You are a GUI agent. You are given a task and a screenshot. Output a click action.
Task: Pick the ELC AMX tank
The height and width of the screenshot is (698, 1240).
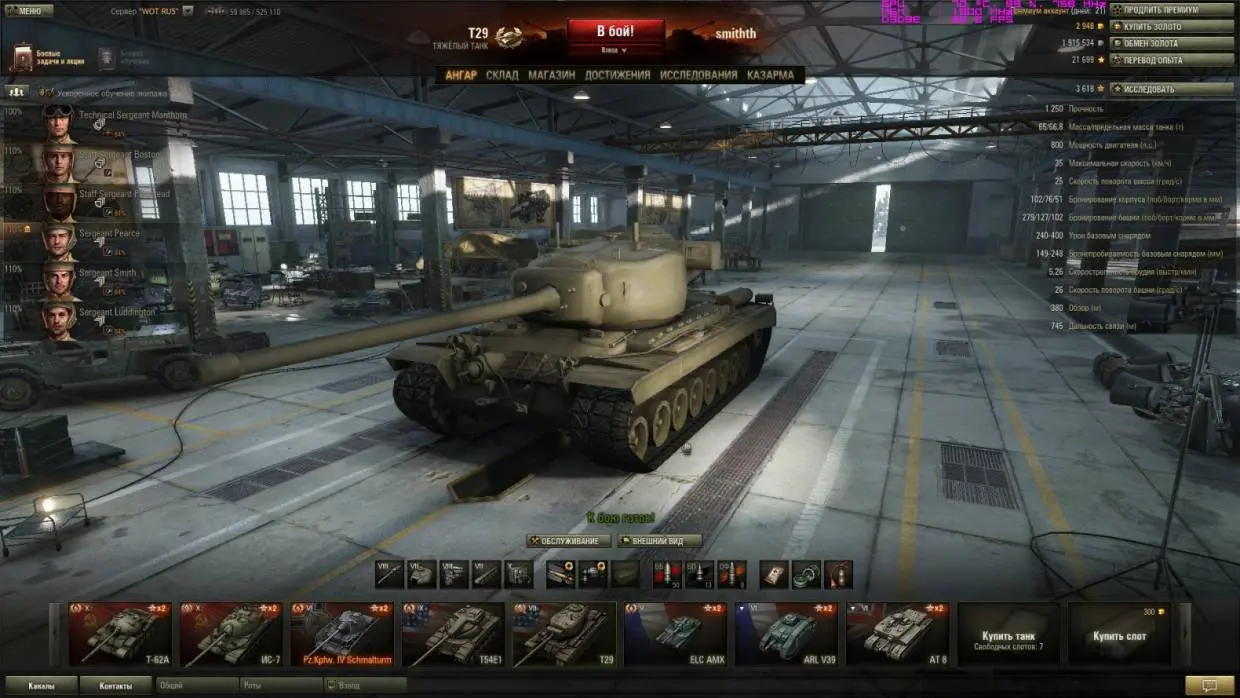675,633
